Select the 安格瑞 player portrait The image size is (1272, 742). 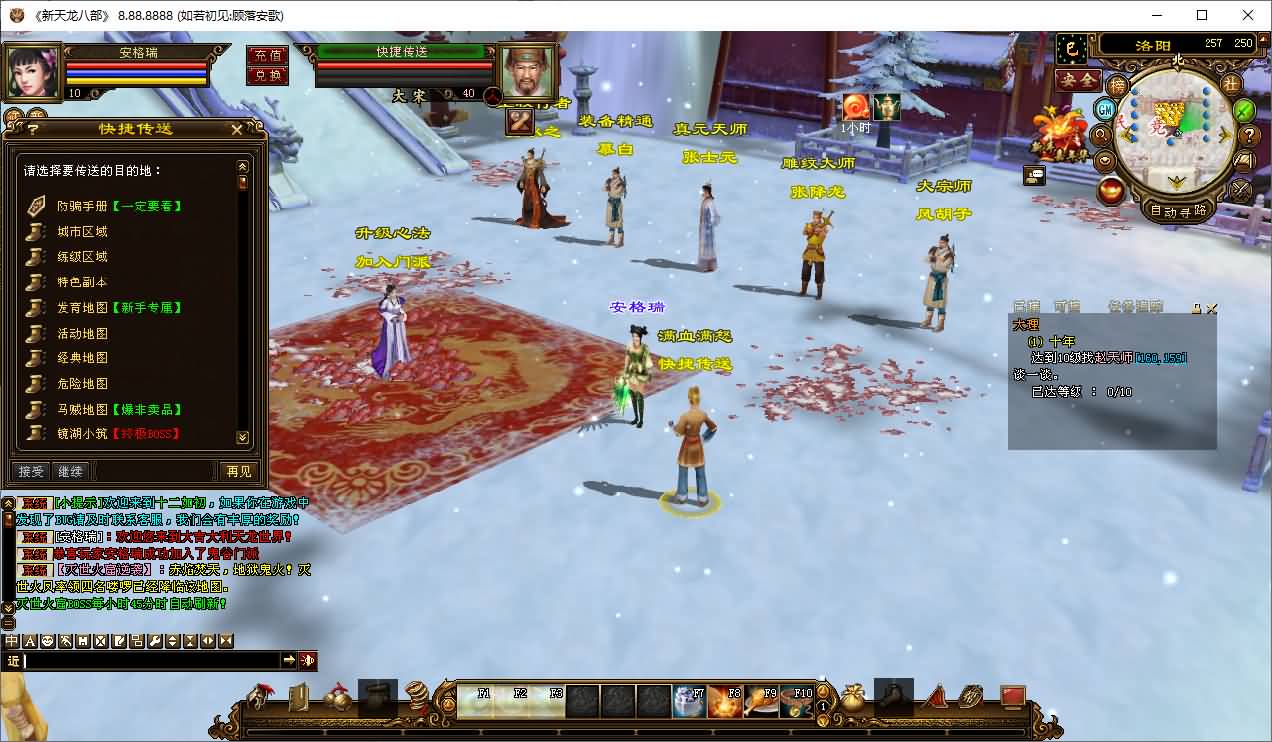(x=30, y=70)
